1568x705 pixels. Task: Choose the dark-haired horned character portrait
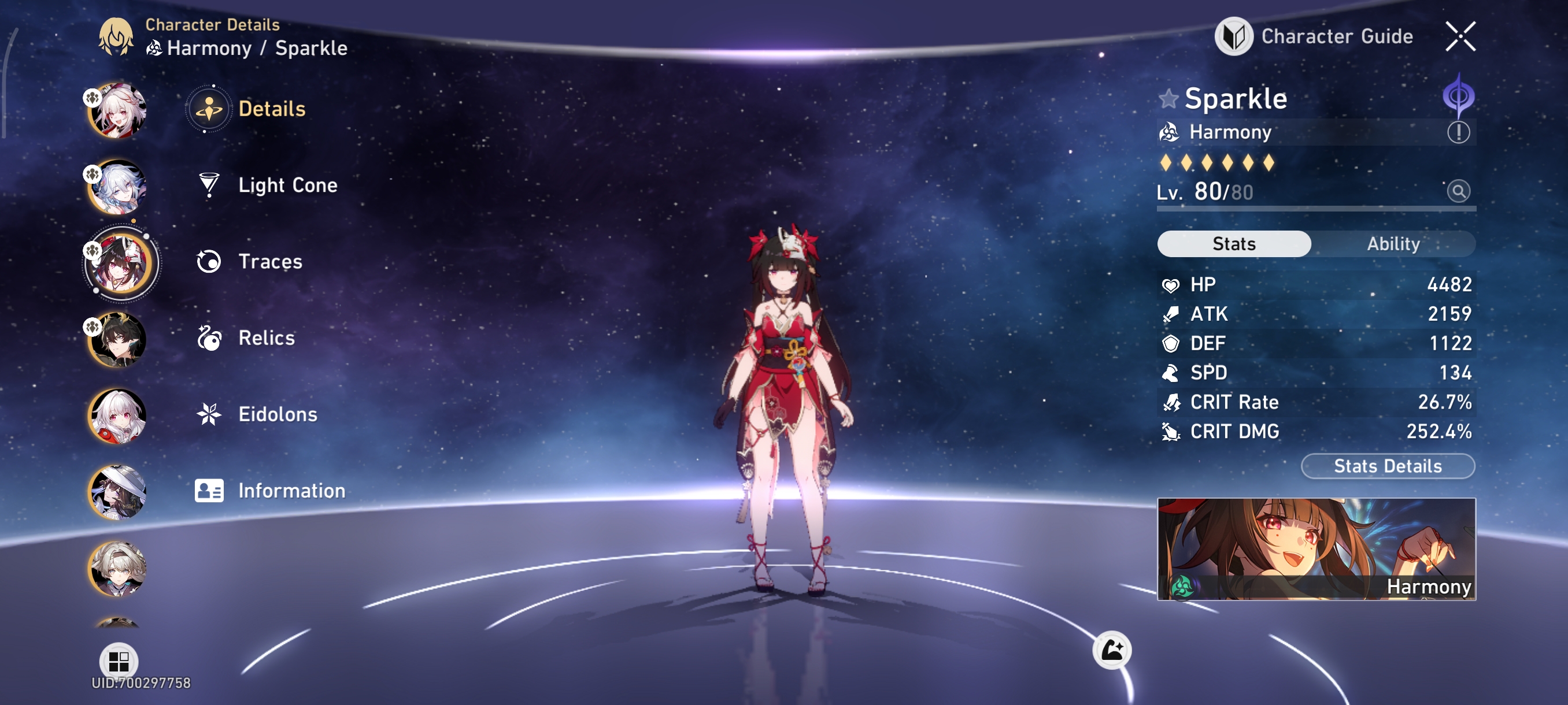pyautogui.click(x=118, y=339)
